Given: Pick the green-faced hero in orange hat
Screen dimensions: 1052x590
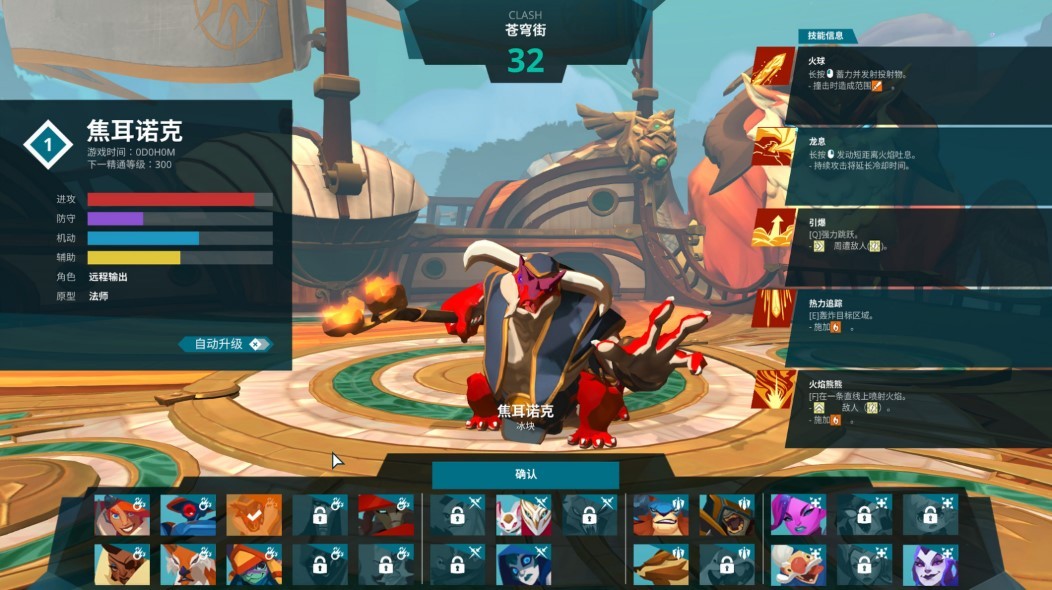Looking at the screenshot, I should point(252,565).
